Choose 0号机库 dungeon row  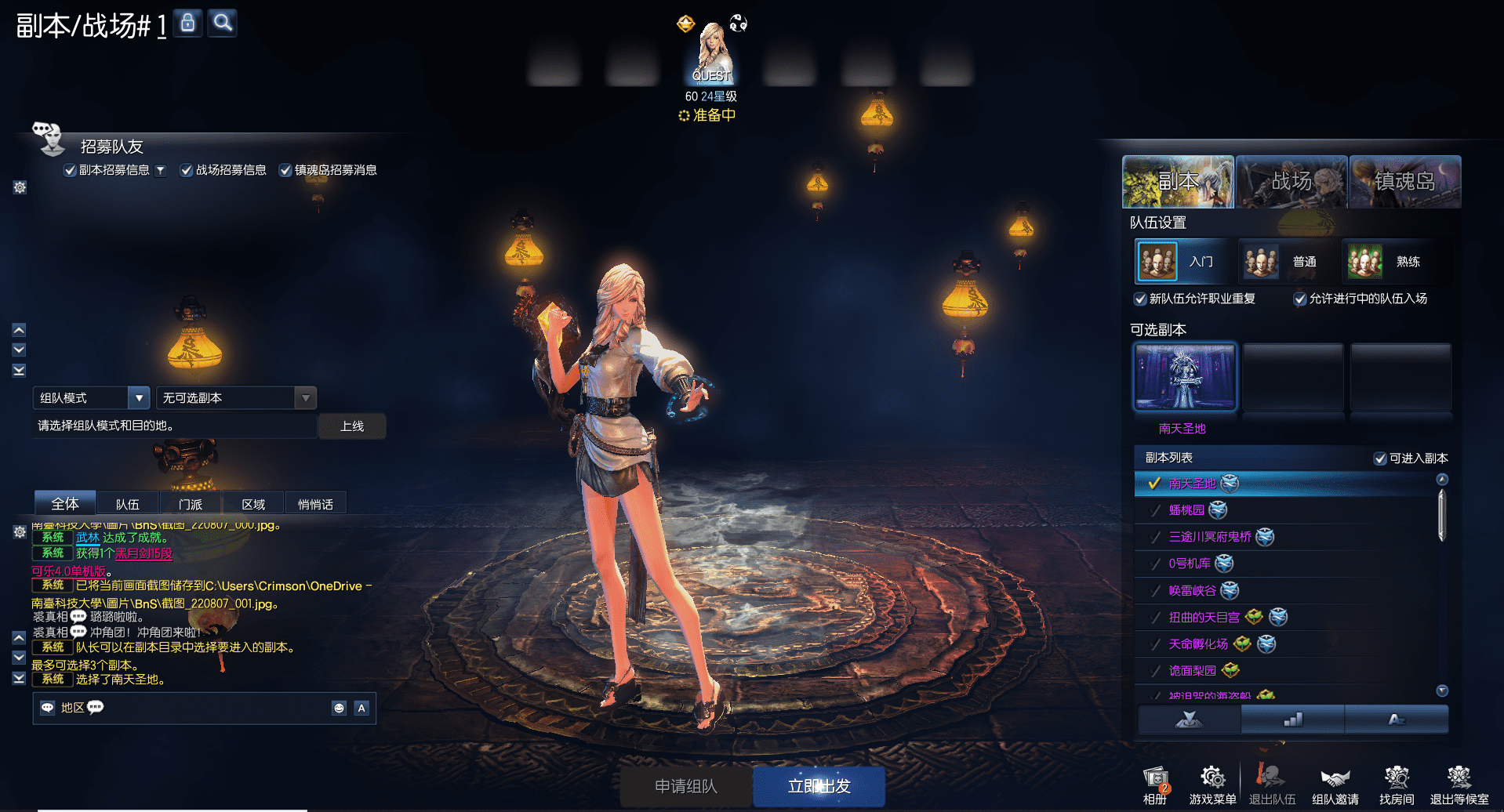pyautogui.click(x=1189, y=564)
